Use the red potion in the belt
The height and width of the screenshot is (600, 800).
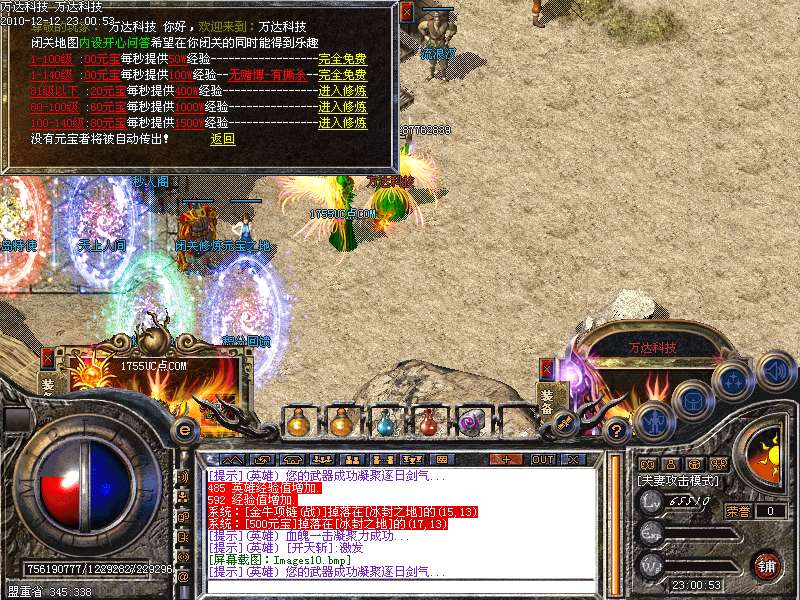tap(429, 423)
